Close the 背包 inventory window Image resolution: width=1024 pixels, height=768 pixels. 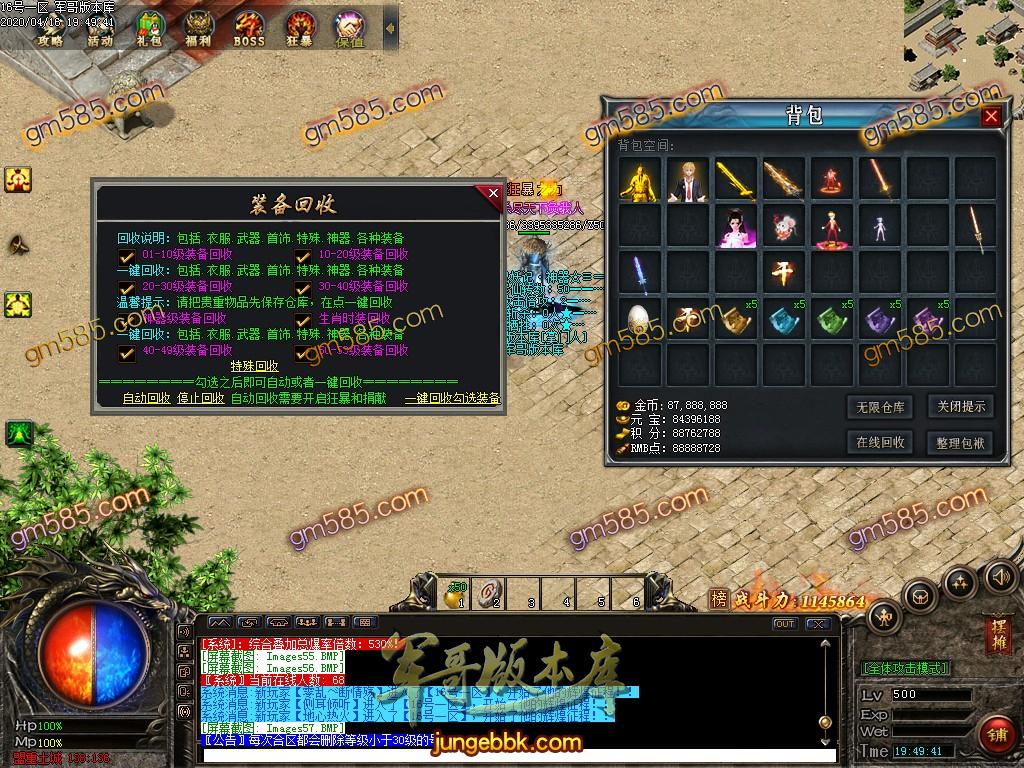coord(990,116)
